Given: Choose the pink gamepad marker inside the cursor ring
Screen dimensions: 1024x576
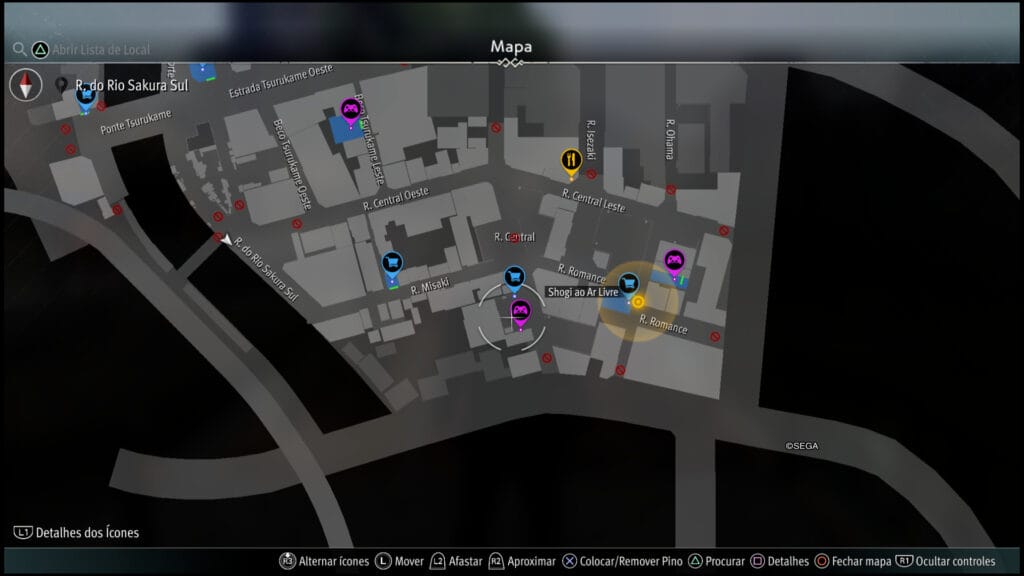Looking at the screenshot, I should 520,310.
